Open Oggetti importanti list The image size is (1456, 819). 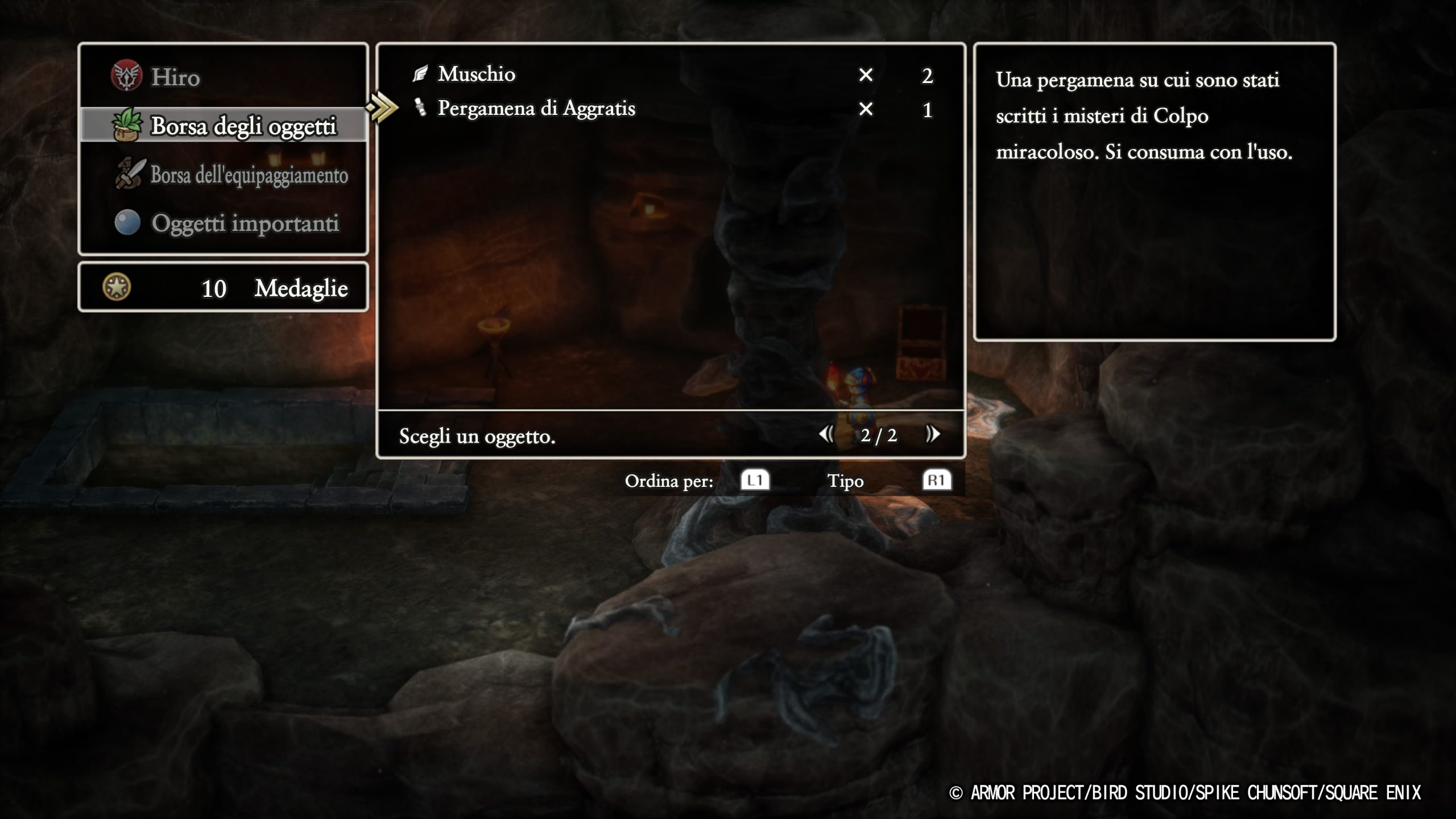(x=245, y=223)
